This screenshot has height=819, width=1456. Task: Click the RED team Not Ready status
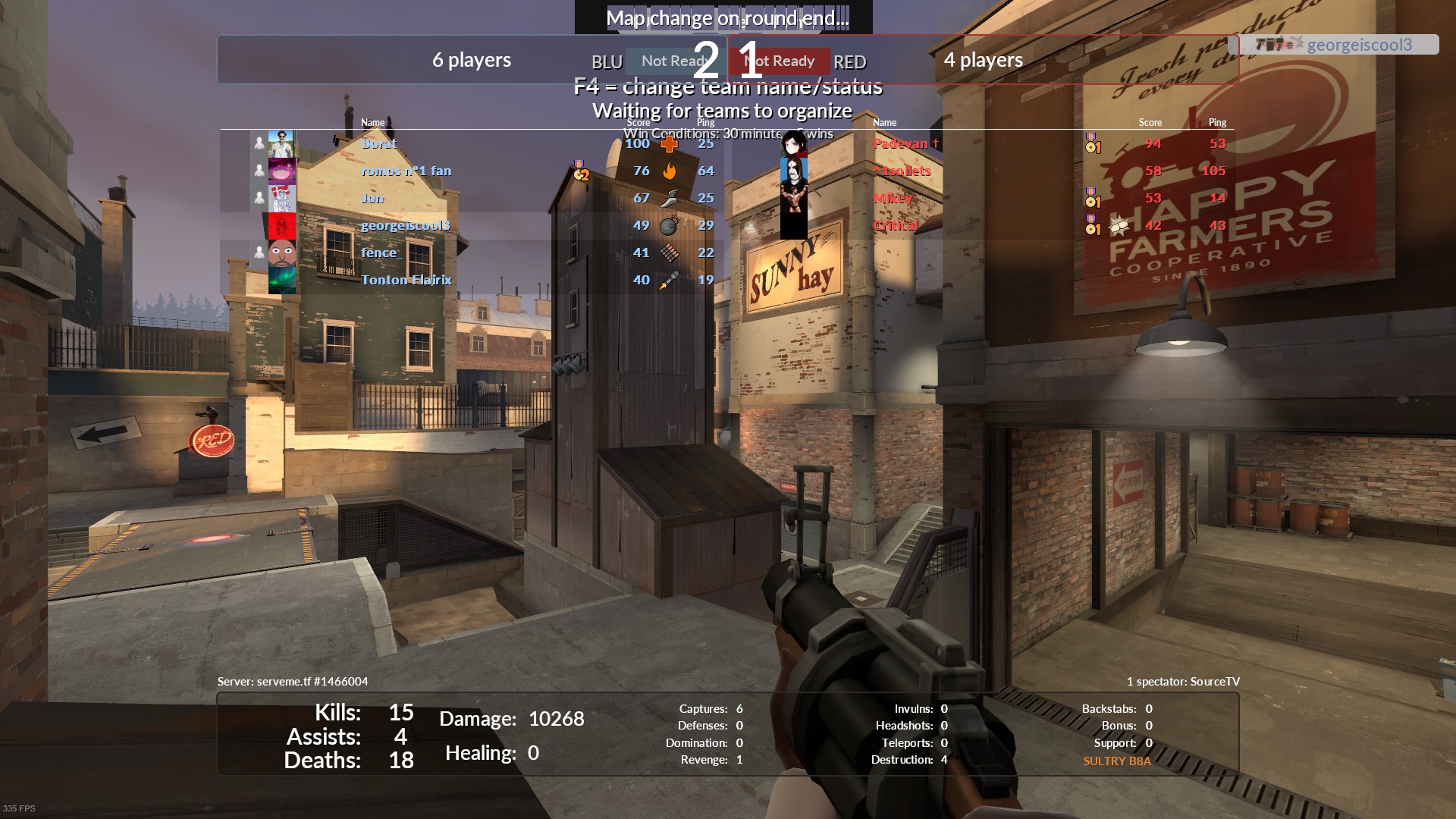781,61
